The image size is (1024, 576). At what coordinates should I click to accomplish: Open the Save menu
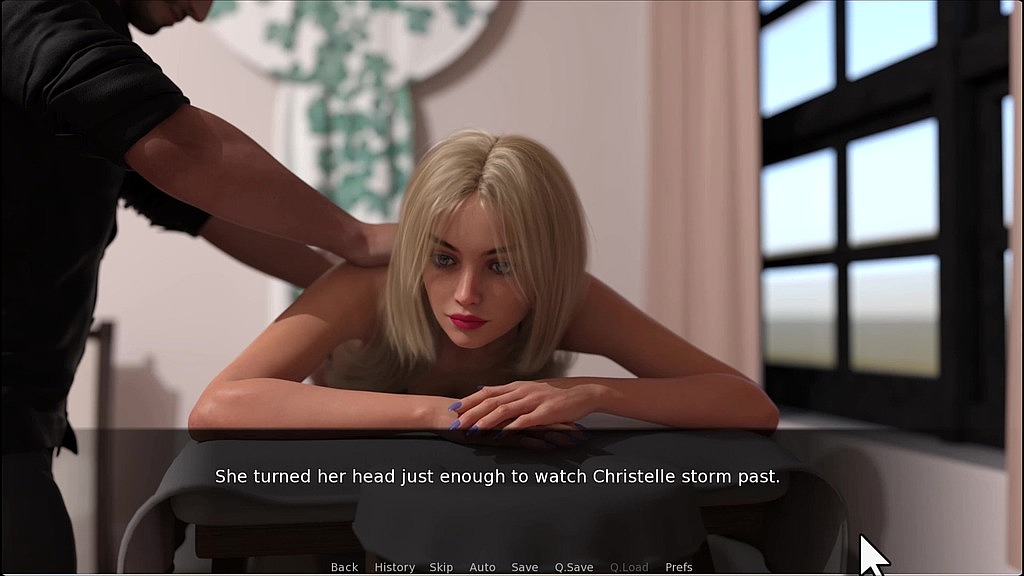click(x=524, y=567)
